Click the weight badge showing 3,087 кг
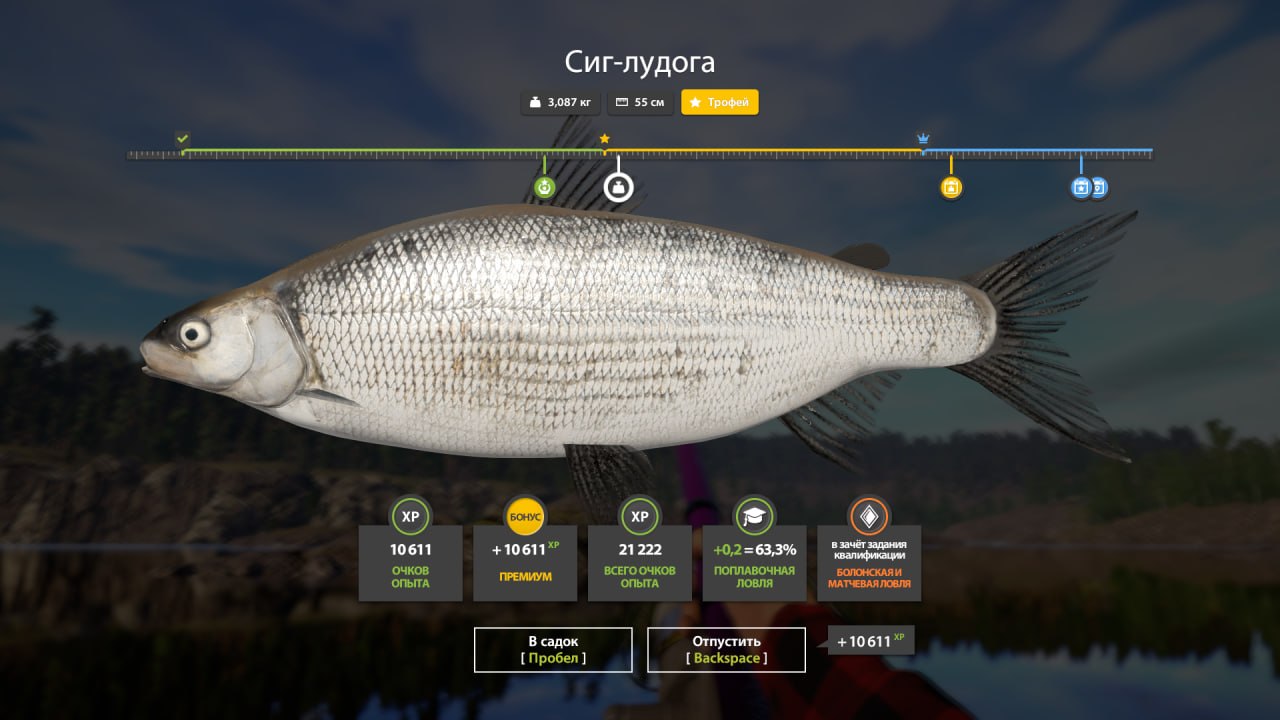 (x=562, y=102)
